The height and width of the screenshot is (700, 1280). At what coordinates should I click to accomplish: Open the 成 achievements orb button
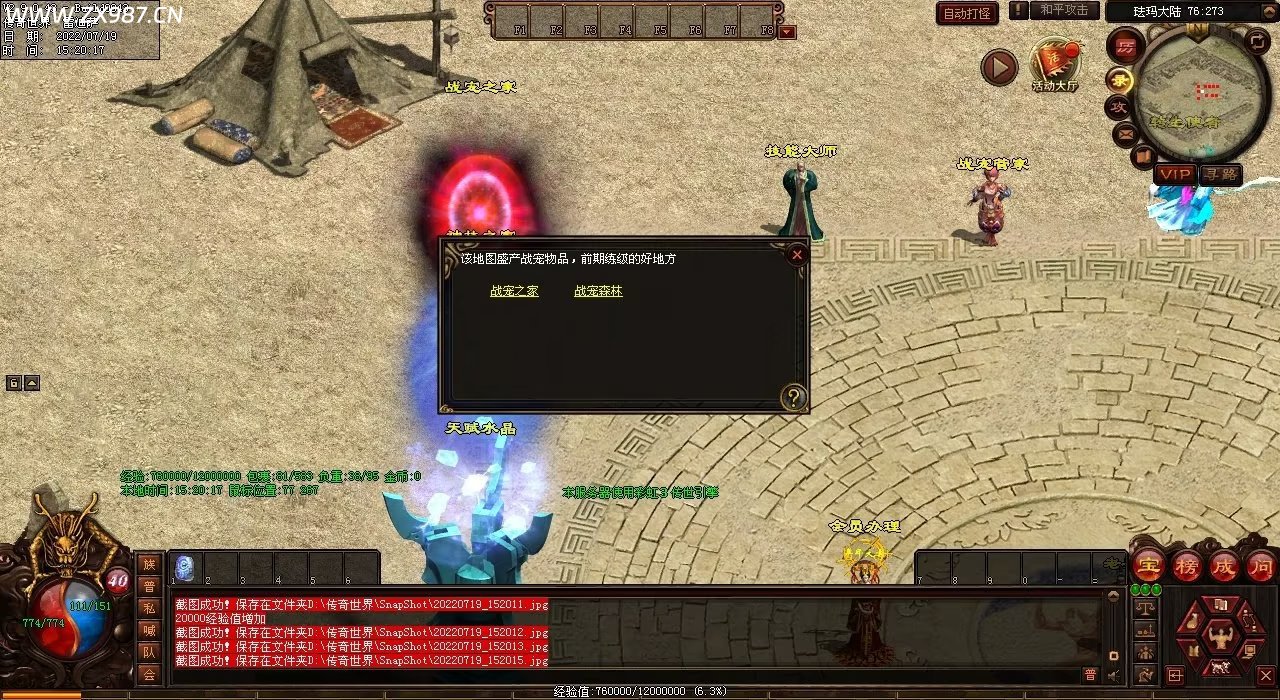tap(1224, 566)
